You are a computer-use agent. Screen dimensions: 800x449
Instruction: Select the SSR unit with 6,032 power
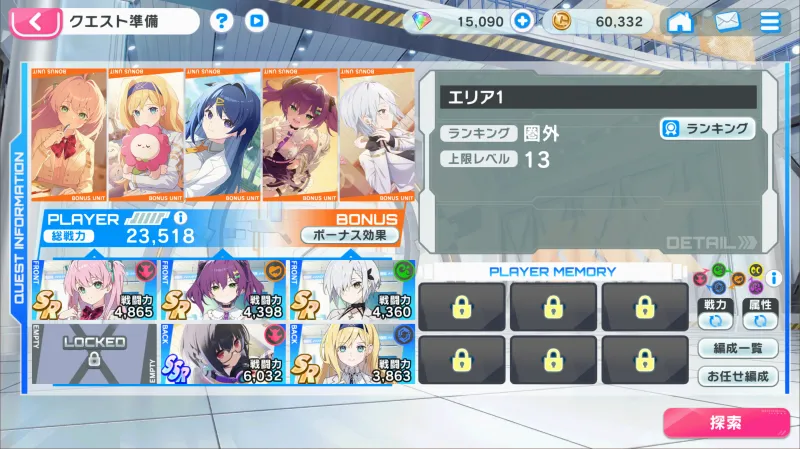225,353
